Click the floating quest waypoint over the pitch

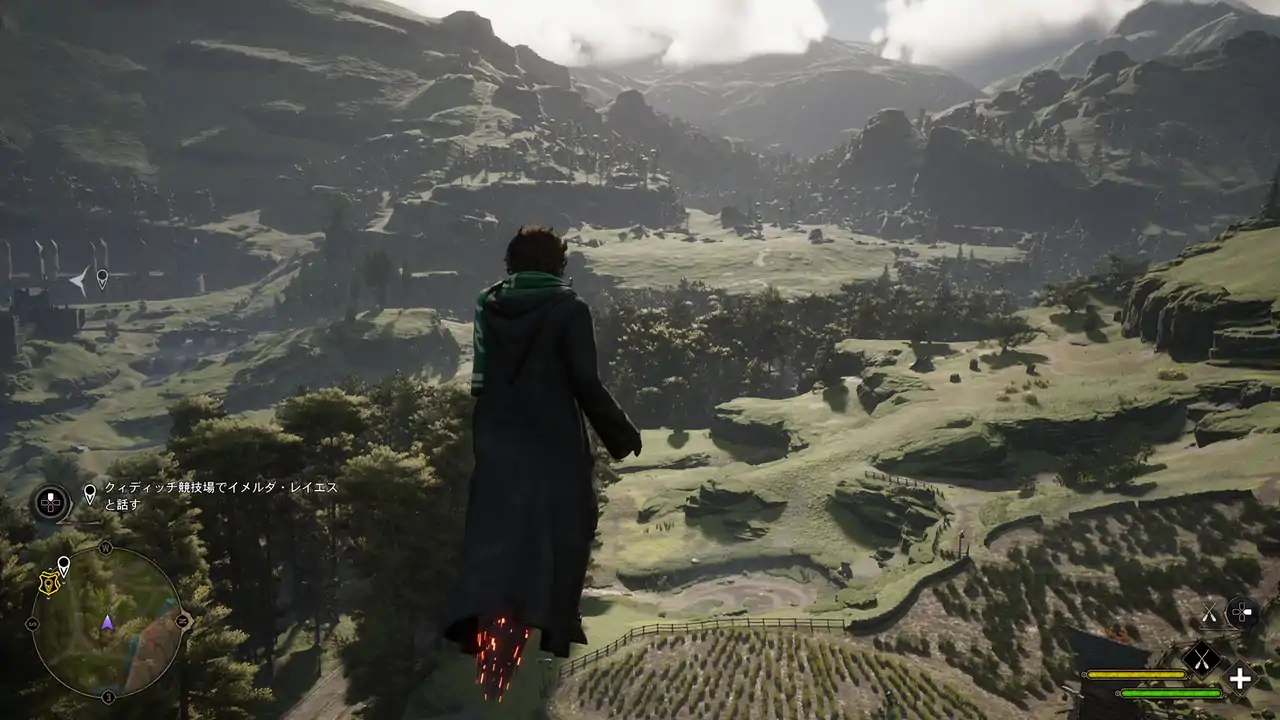[101, 278]
